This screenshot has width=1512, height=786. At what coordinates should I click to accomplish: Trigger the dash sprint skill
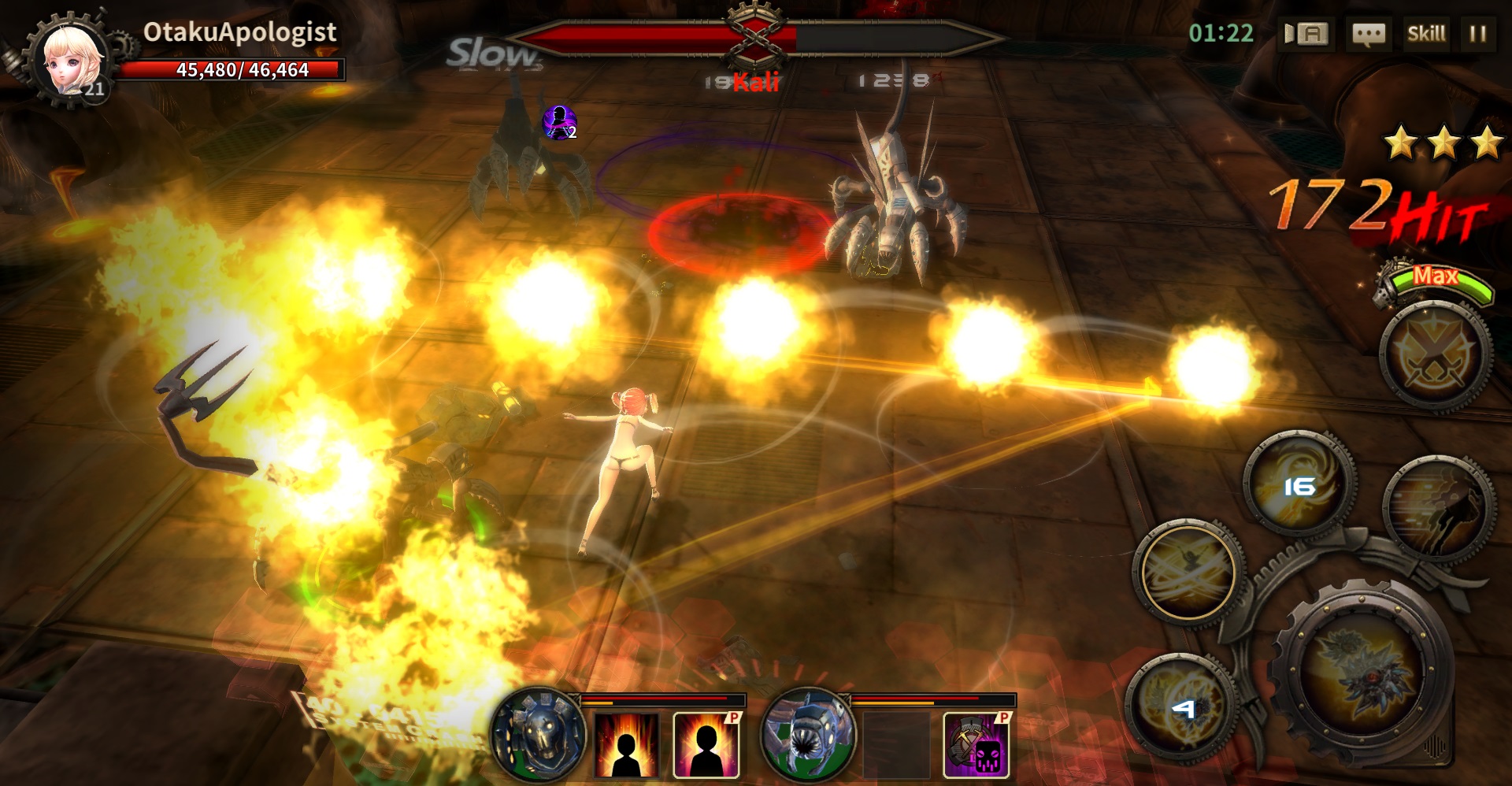point(1438,510)
